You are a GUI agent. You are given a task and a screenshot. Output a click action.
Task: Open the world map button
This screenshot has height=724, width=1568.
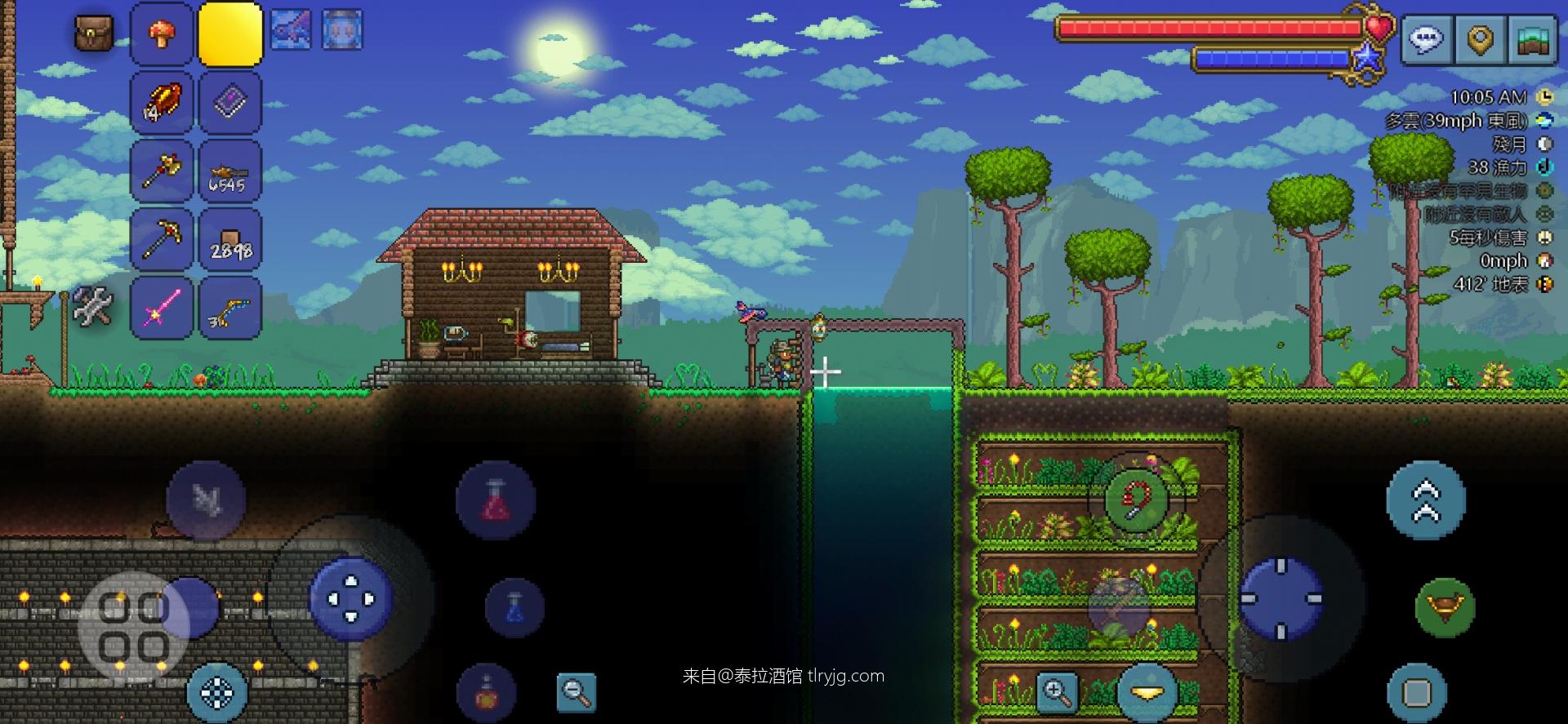pos(1532,38)
